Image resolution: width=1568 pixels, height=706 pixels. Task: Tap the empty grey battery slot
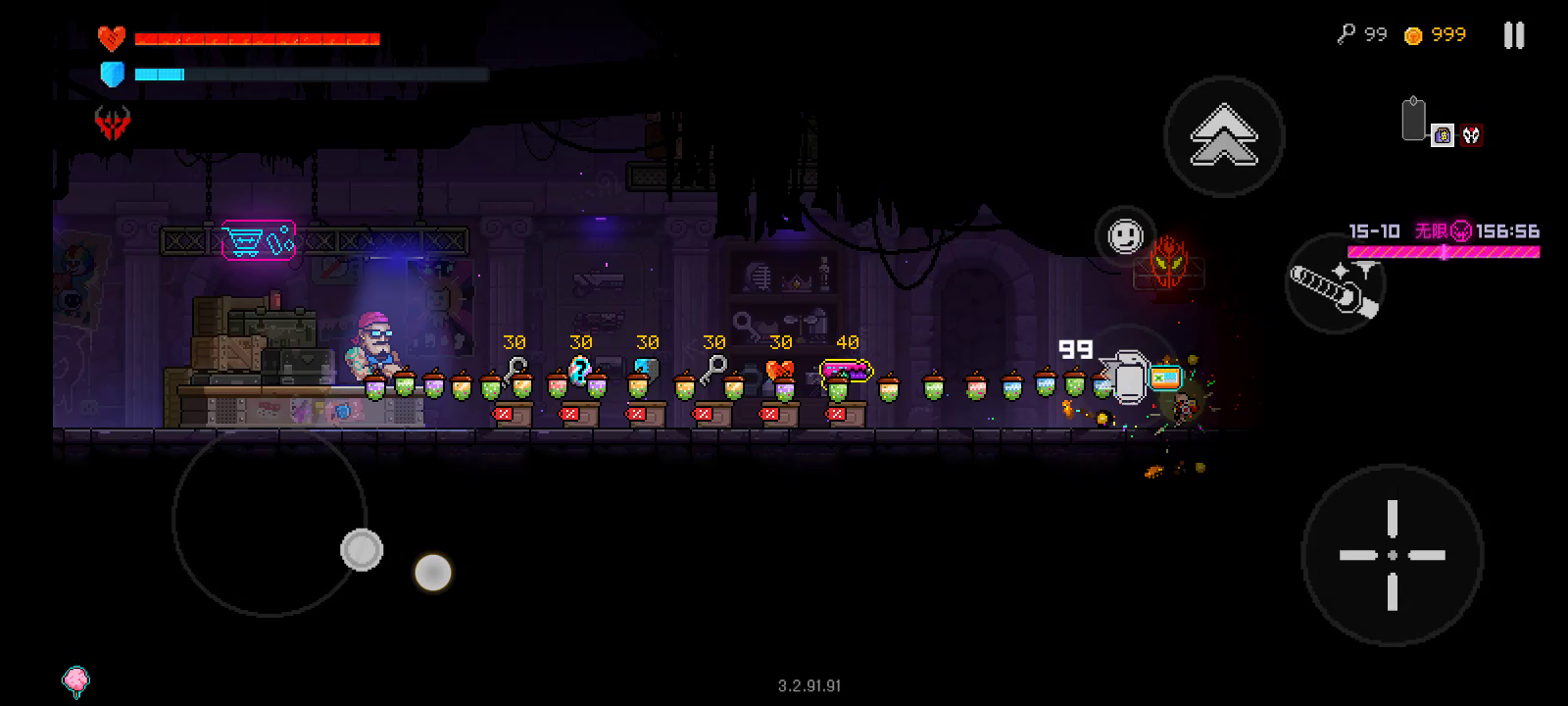1413,121
